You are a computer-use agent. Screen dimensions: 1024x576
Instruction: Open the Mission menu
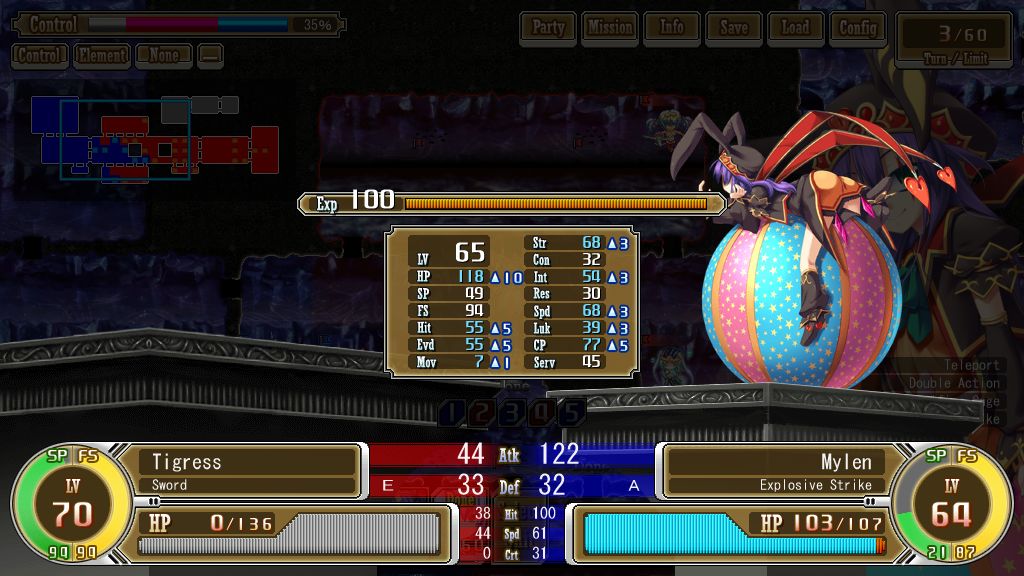[x=610, y=28]
